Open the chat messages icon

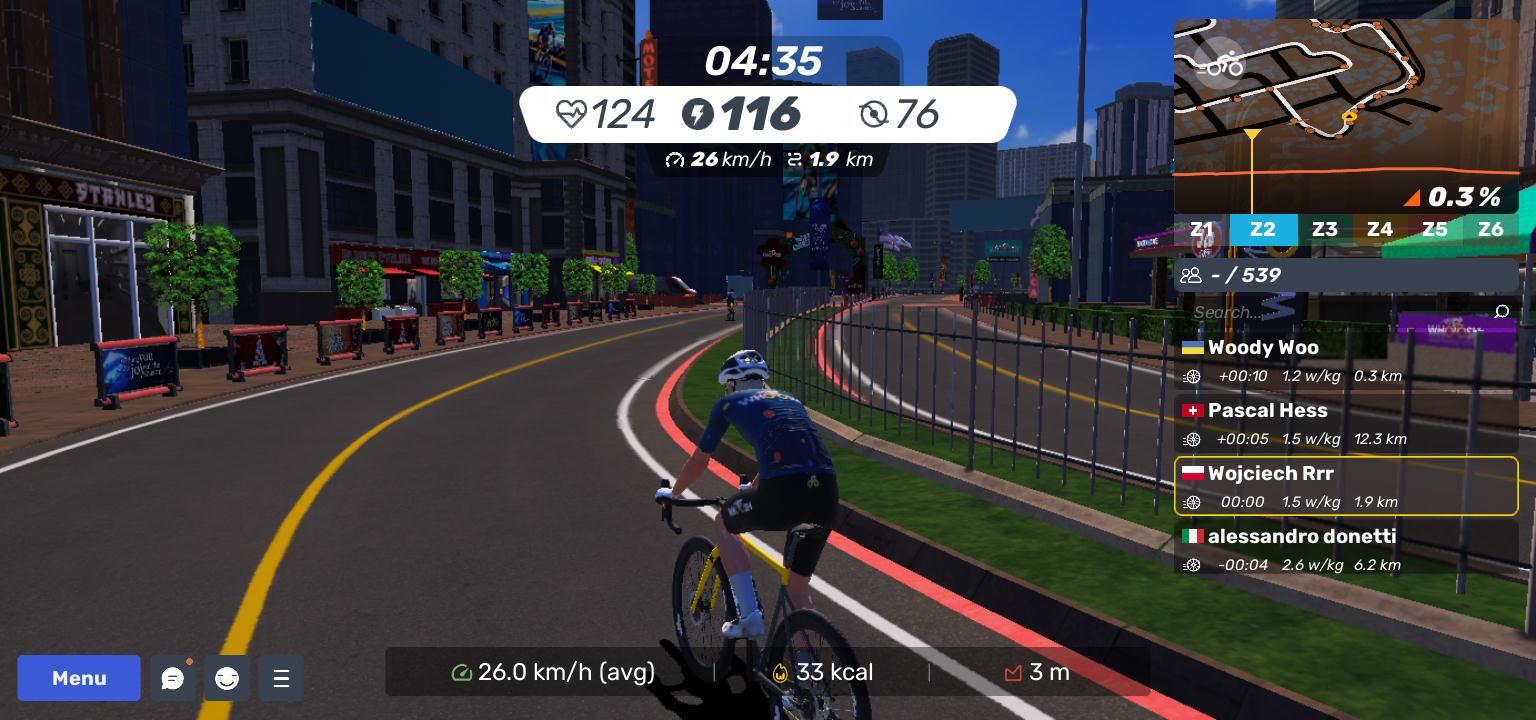pyautogui.click(x=173, y=679)
